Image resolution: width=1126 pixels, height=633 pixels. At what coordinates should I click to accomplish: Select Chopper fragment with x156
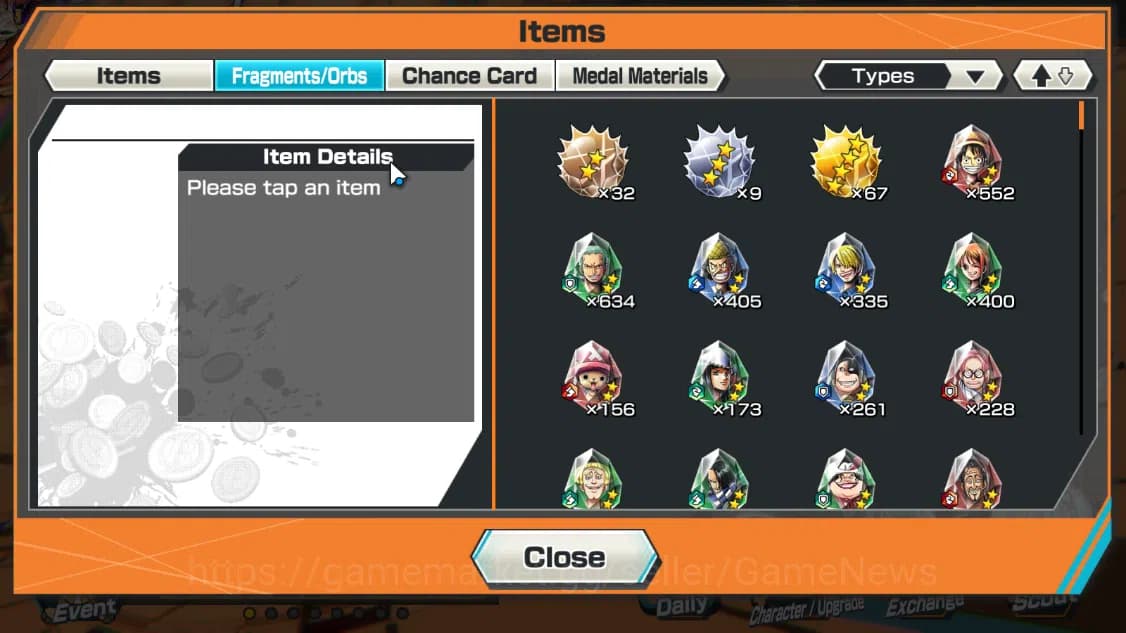(592, 378)
